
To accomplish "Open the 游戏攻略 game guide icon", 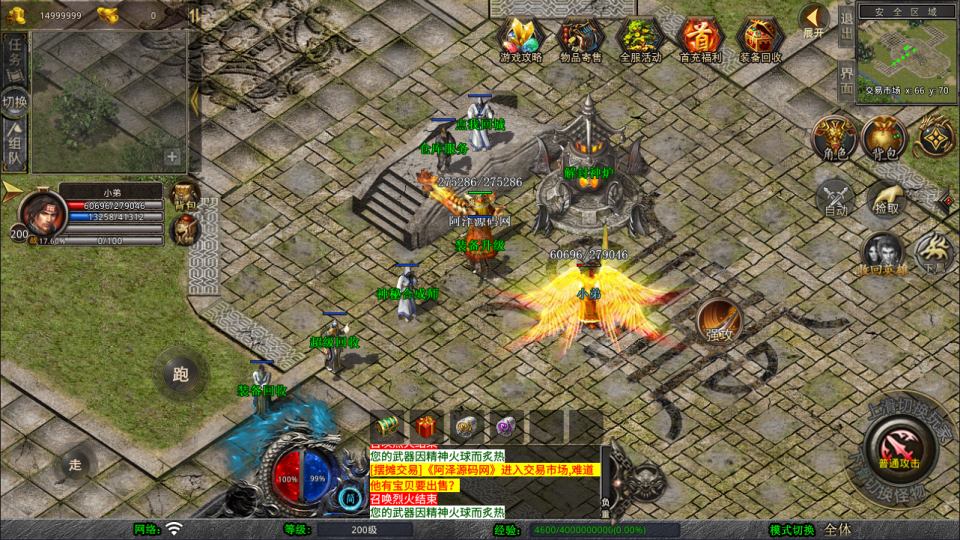I will [520, 38].
